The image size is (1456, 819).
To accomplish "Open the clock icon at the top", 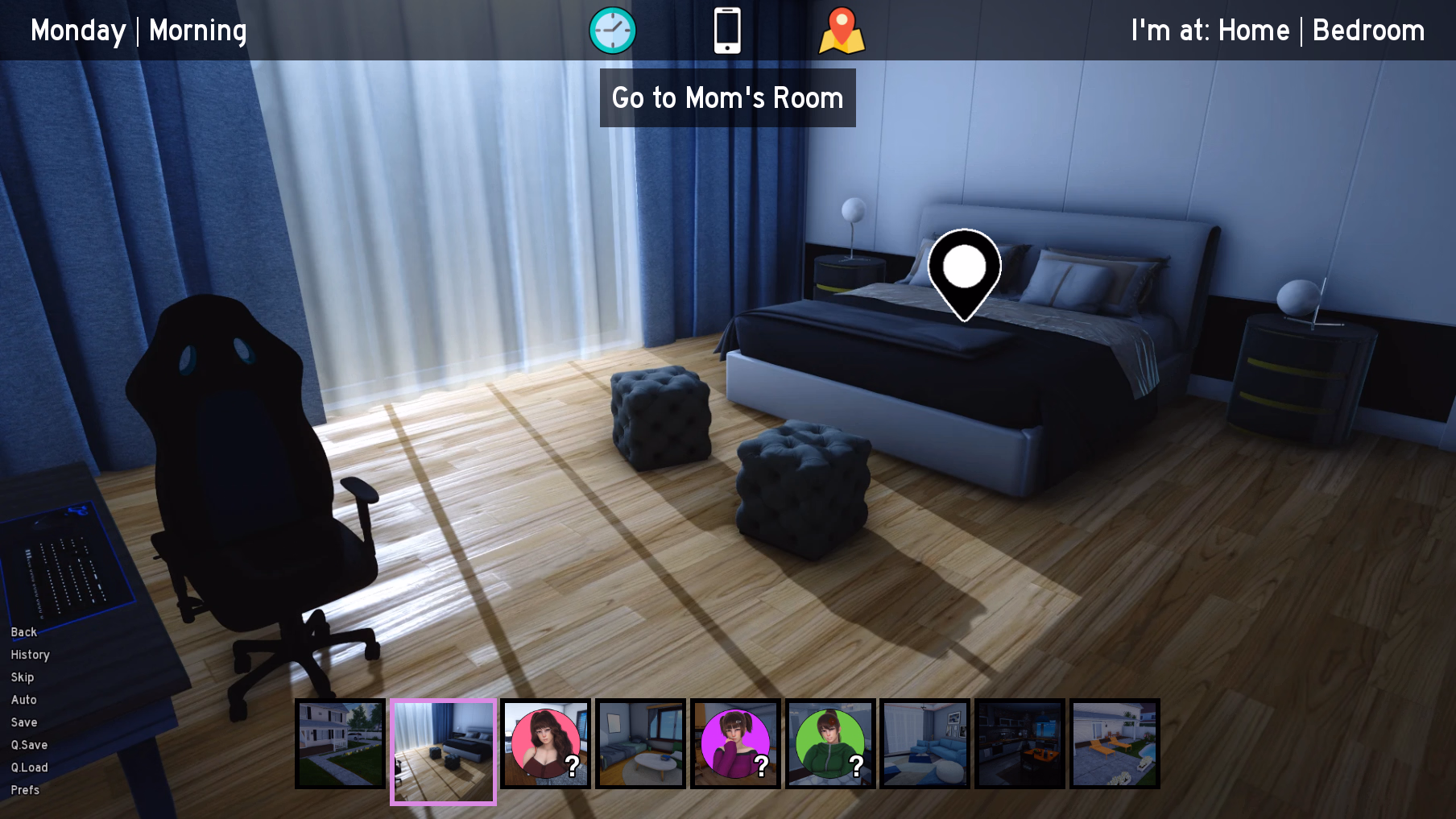I will coord(613,30).
